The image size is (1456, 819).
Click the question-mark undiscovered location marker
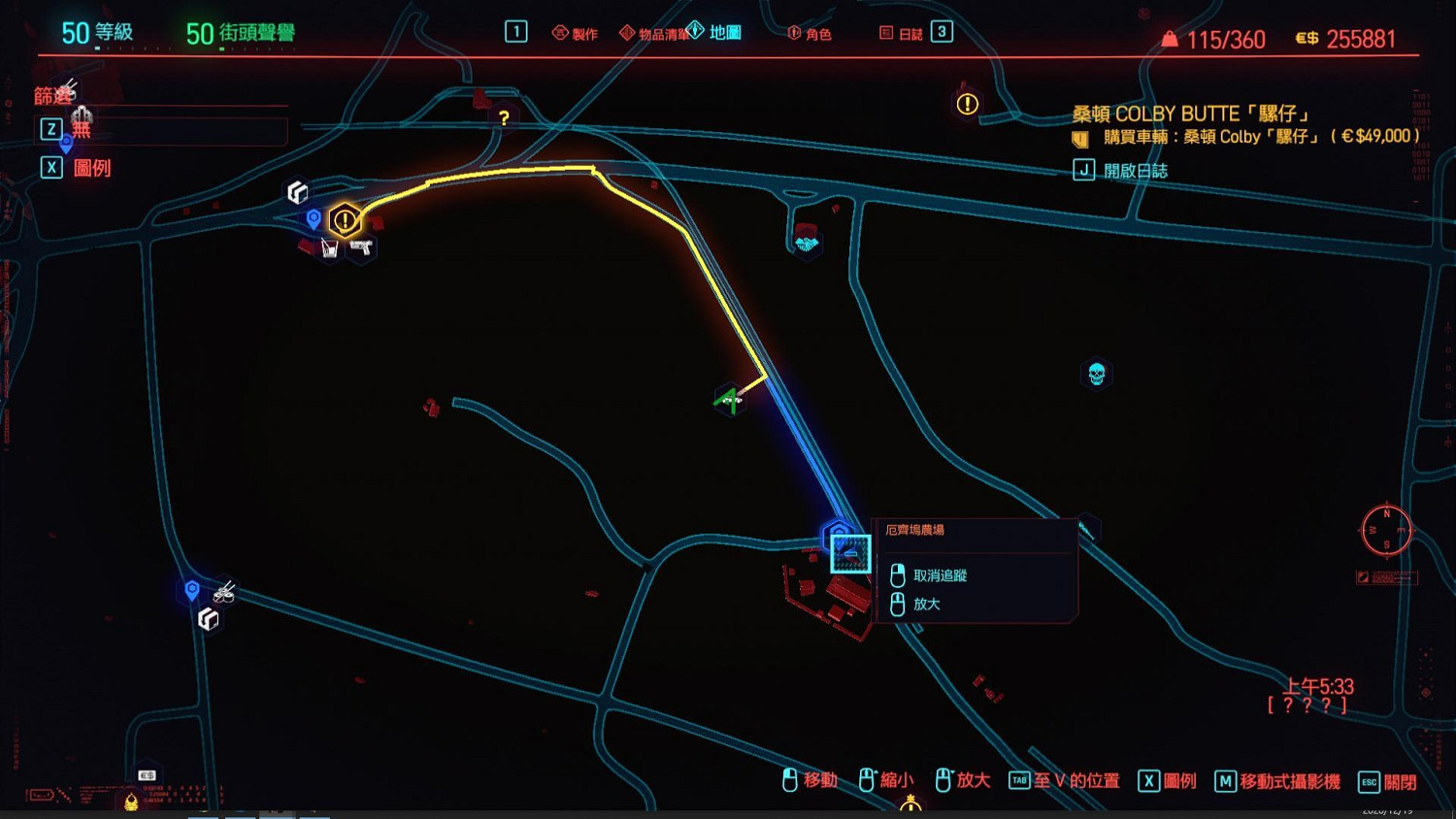coord(504,116)
